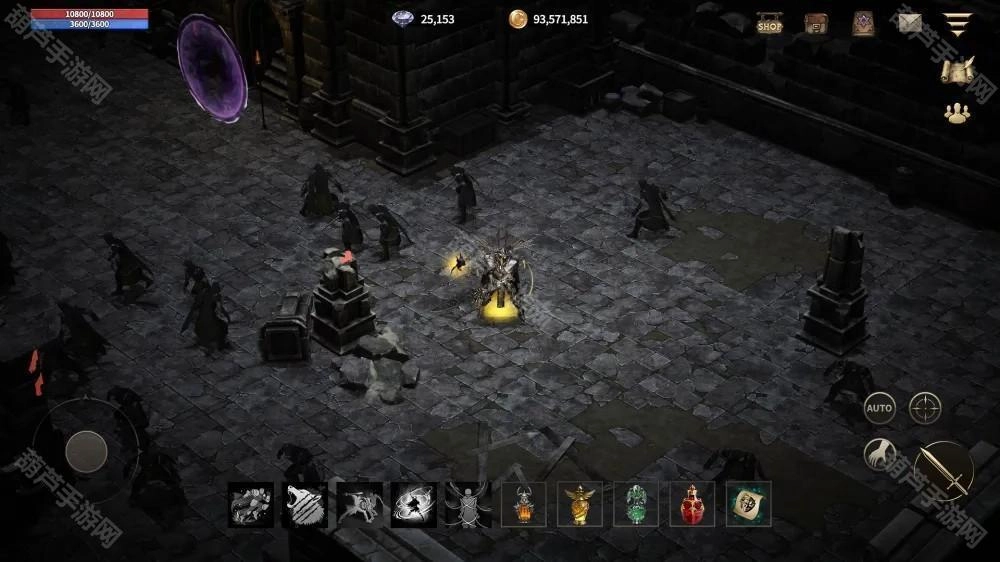
Task: Open the Shop sign button
Action: (x=769, y=24)
